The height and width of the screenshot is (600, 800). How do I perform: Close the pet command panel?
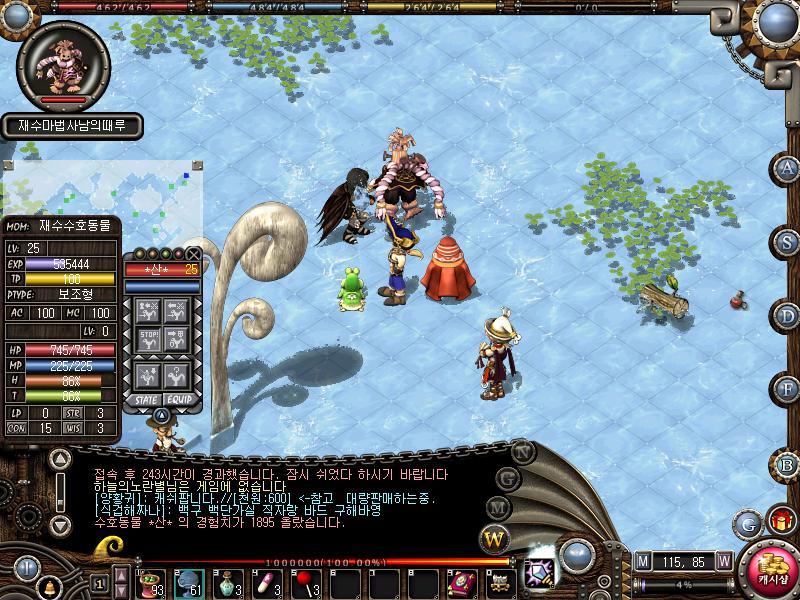(193, 254)
